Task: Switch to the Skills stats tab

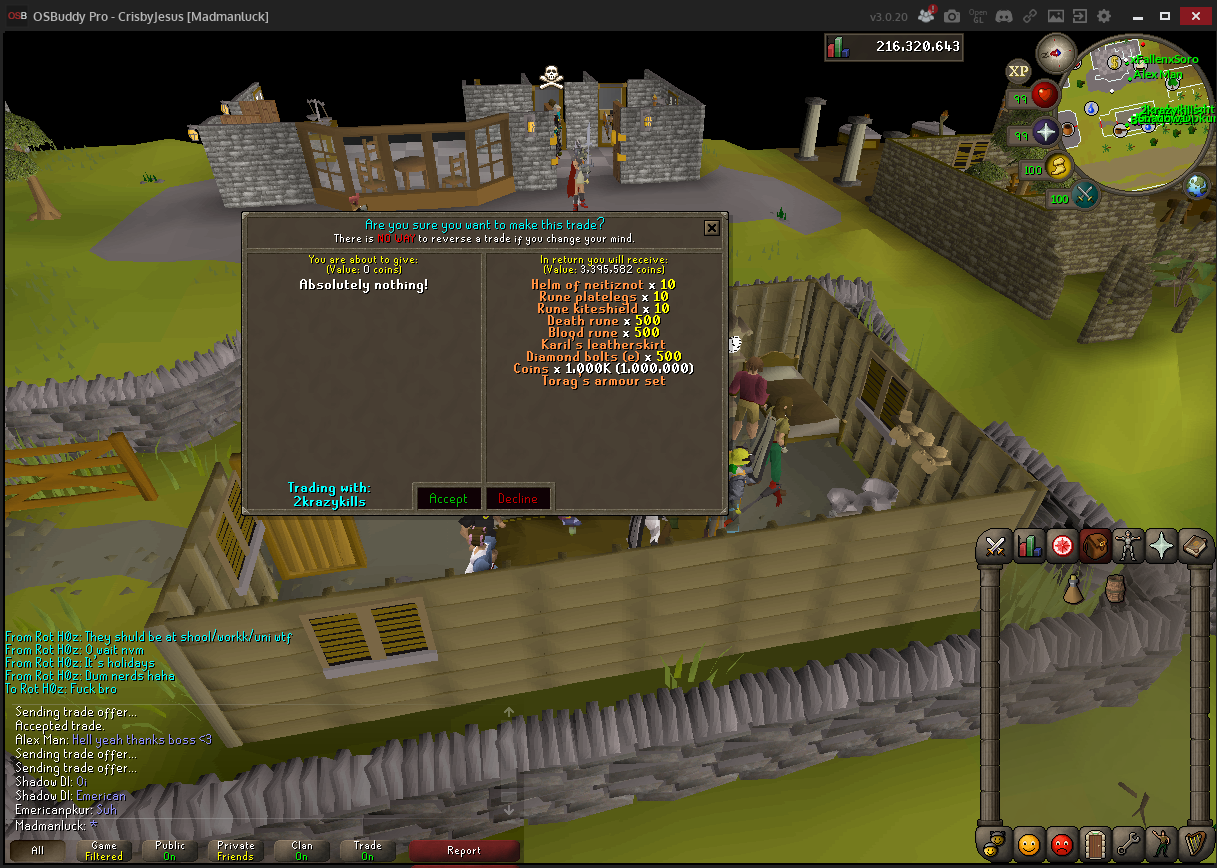Action: pyautogui.click(x=1028, y=546)
